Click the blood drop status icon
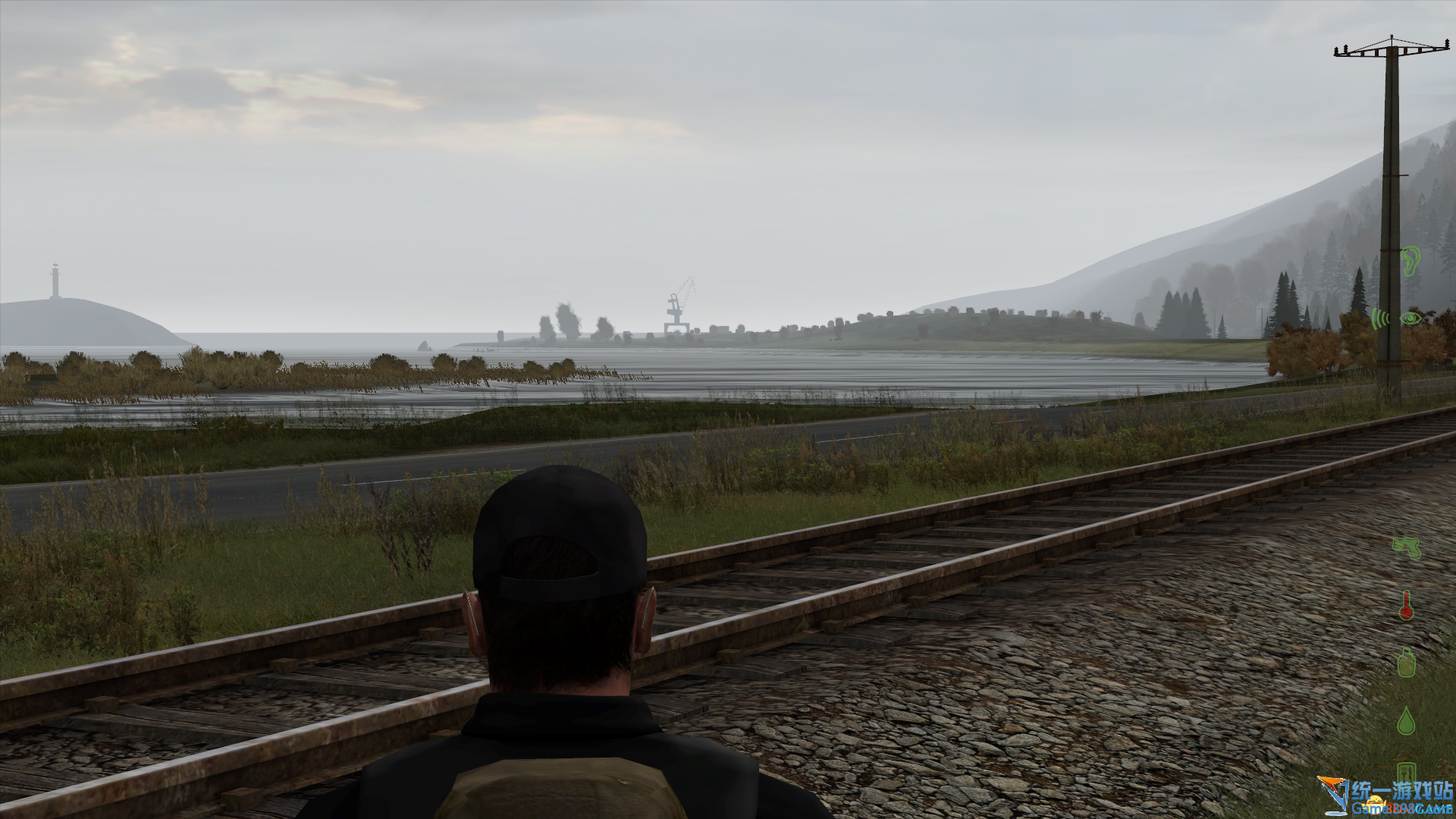This screenshot has width=1456, height=819. click(1407, 720)
